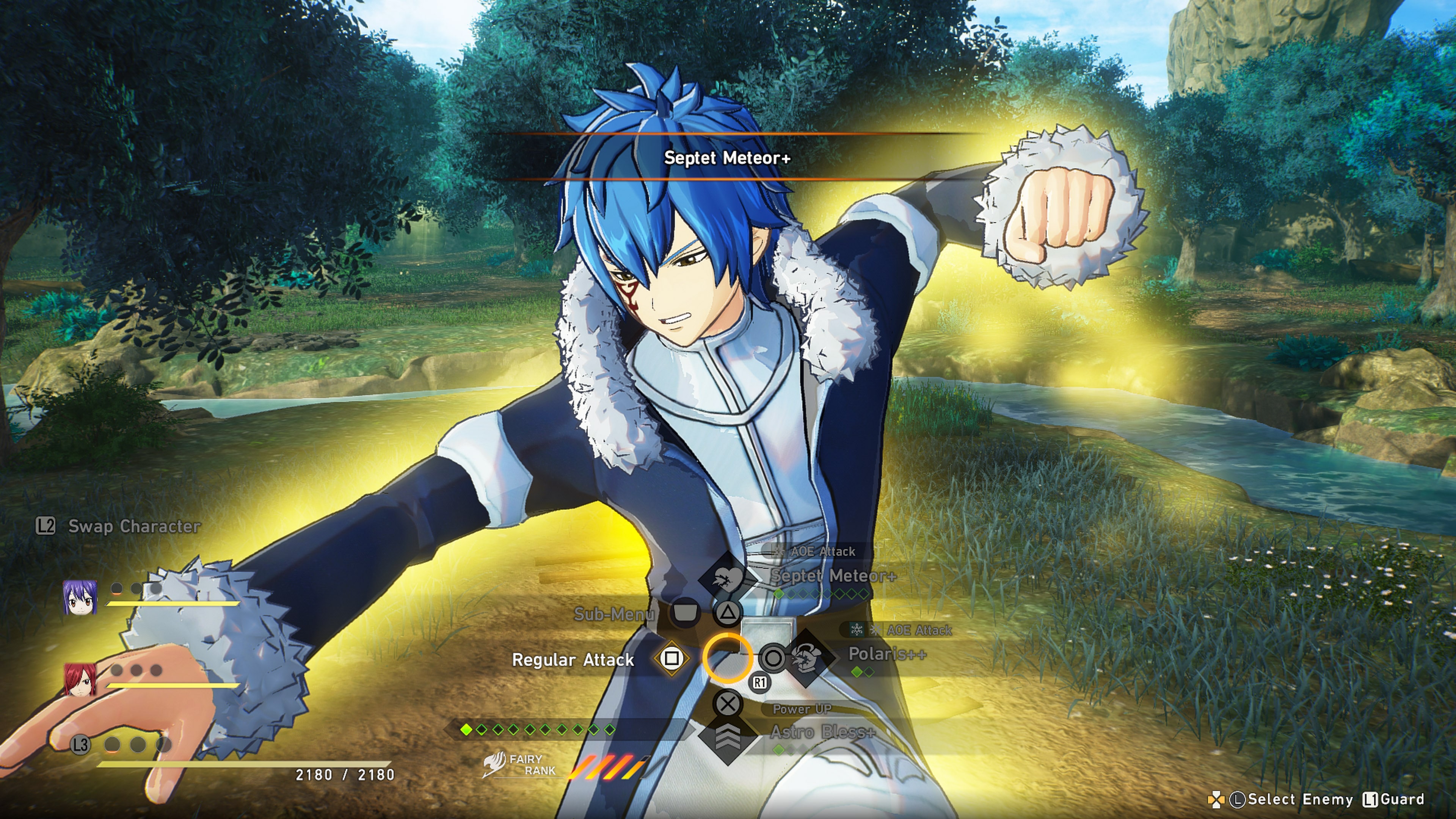Screen dimensions: 1456x819
Task: Choose the Polaris++ AOE attack
Action: pos(887,654)
